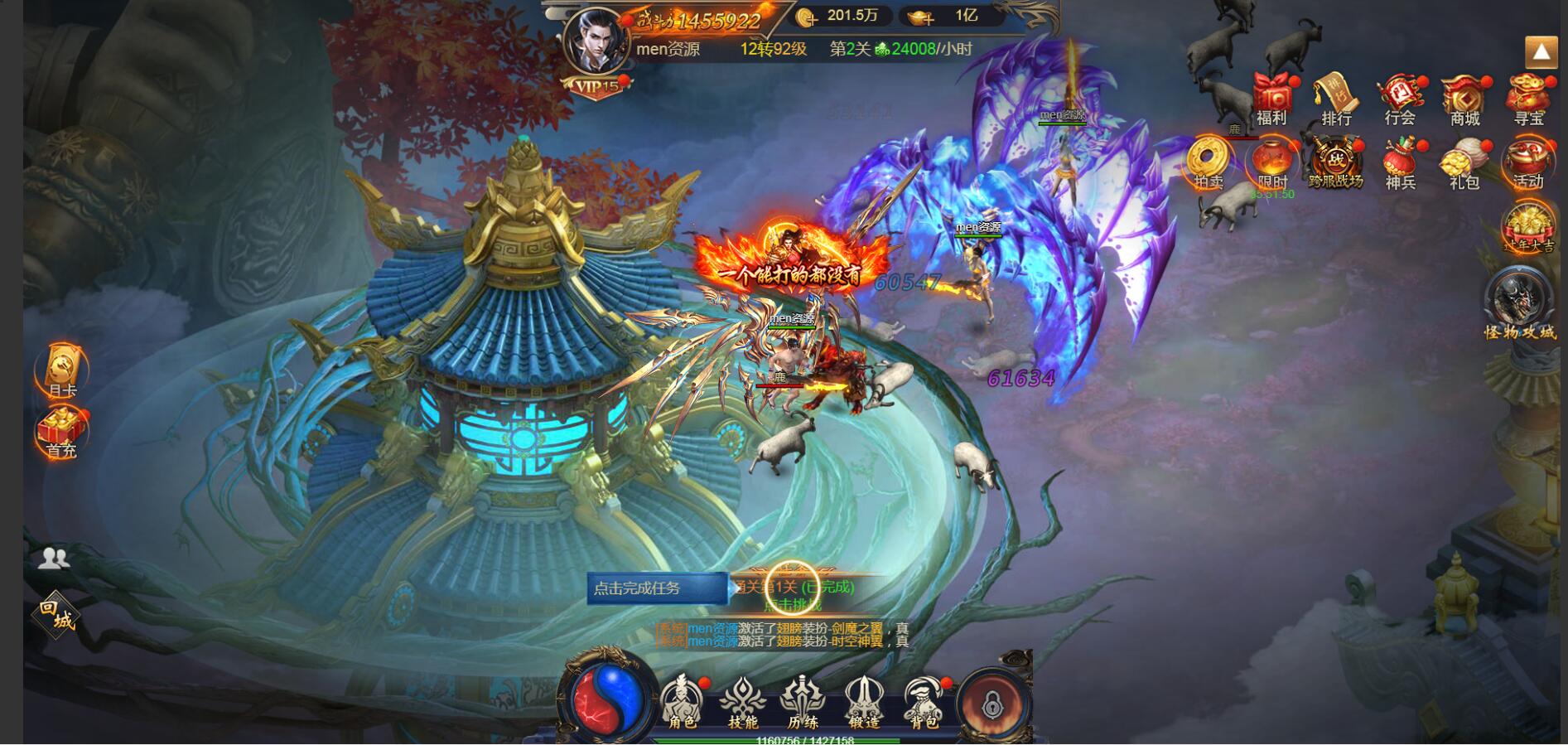The height and width of the screenshot is (745, 1568).
Task: Show the 排行 ranking scroll
Action: [1335, 98]
